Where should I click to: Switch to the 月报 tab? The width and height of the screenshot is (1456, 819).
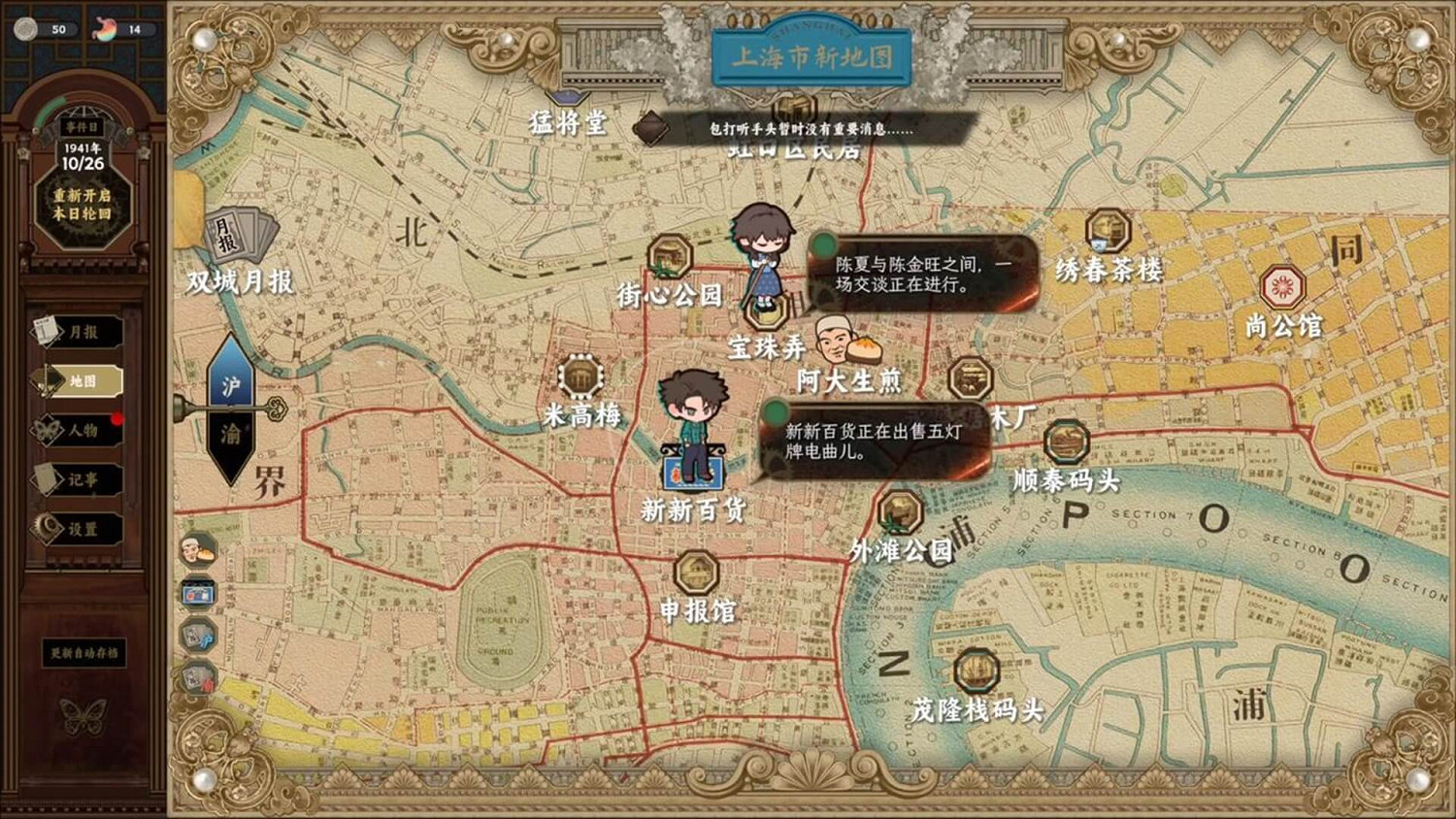(83, 333)
